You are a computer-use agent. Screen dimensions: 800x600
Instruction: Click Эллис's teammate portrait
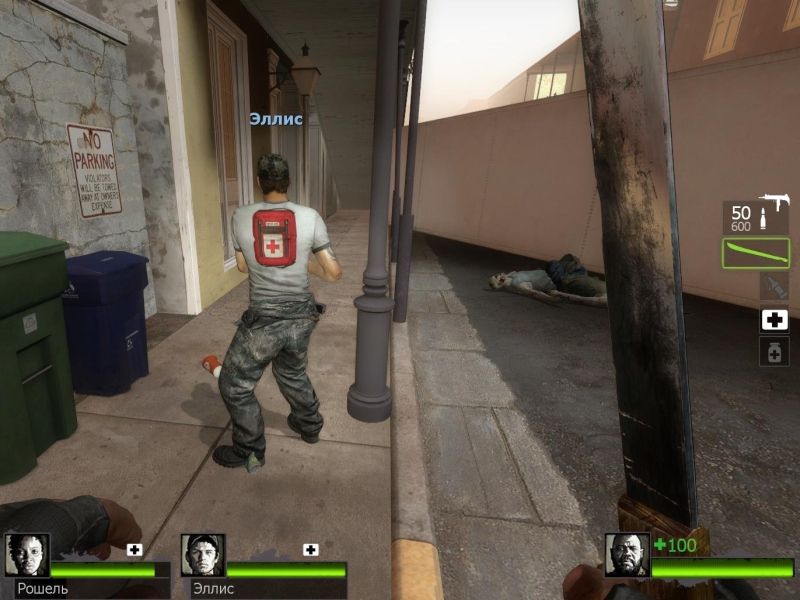tap(203, 555)
